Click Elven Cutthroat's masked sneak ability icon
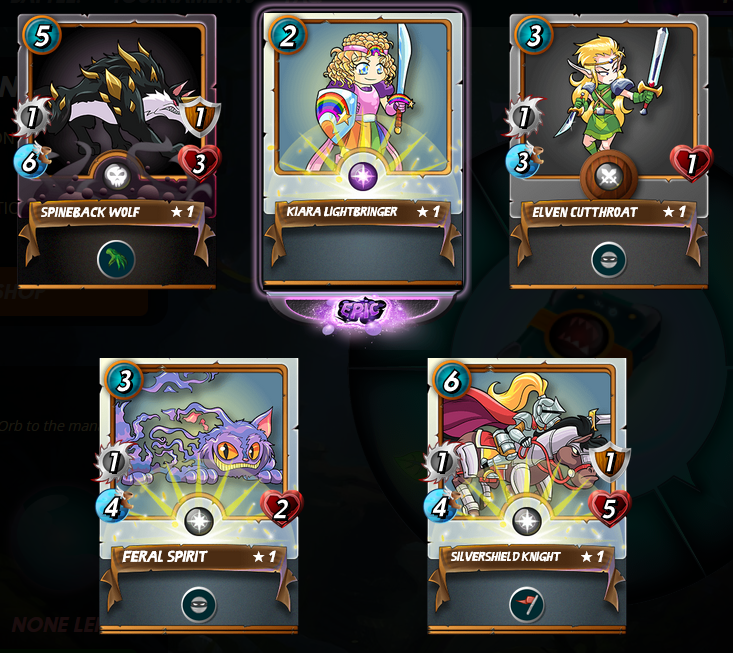This screenshot has height=653, width=733. pyautogui.click(x=608, y=260)
